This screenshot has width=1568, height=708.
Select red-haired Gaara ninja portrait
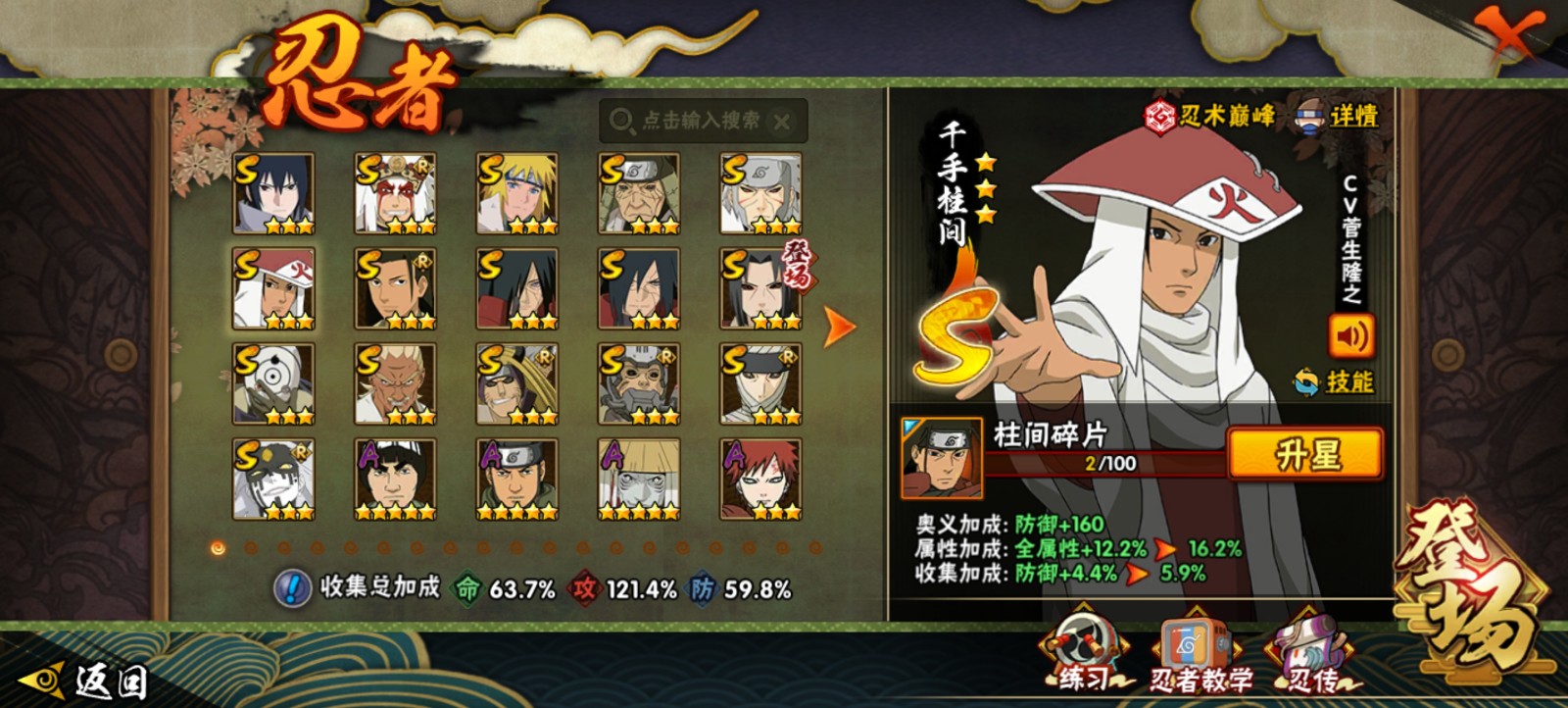(x=760, y=479)
